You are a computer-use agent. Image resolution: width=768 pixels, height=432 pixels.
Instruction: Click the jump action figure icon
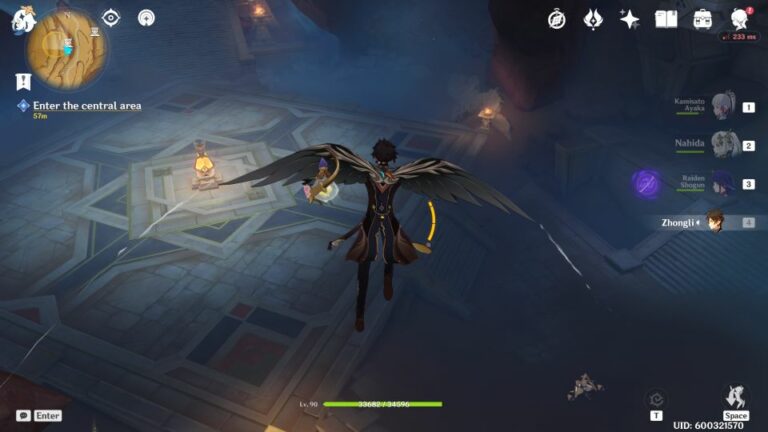[735, 395]
